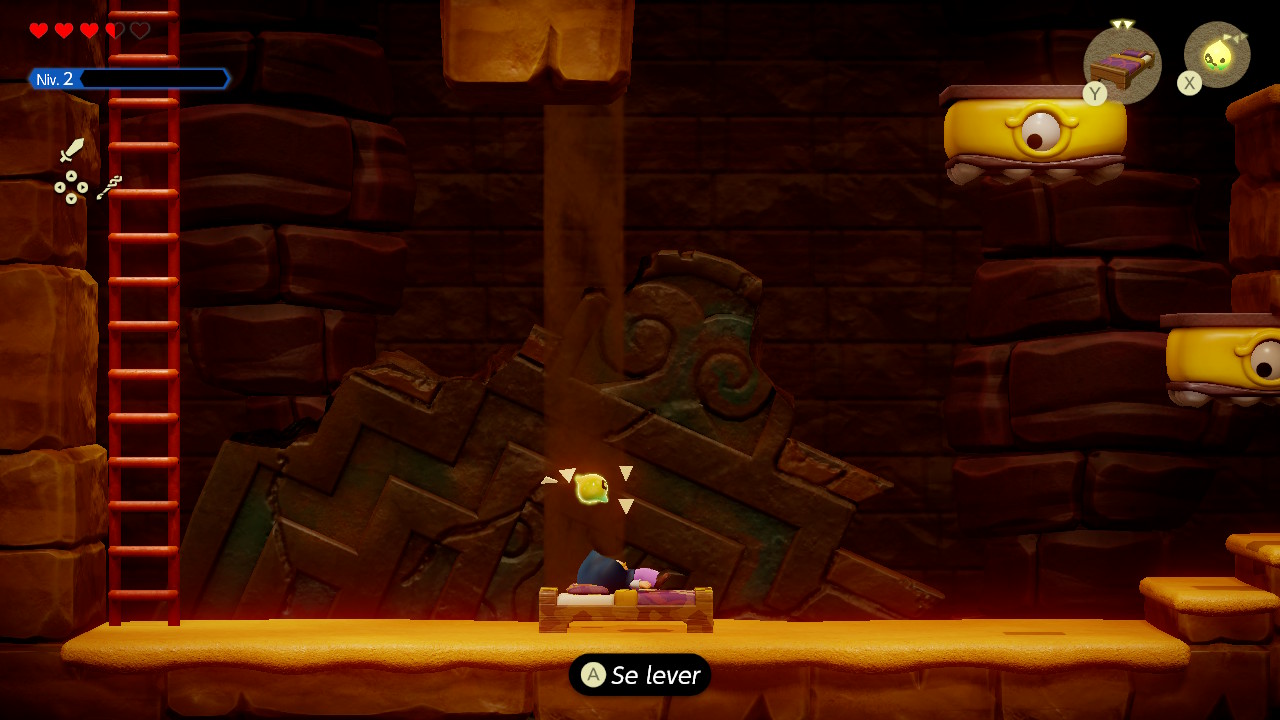Click the sword mode icon
Viewport: 1280px width, 720px height.
(72, 150)
